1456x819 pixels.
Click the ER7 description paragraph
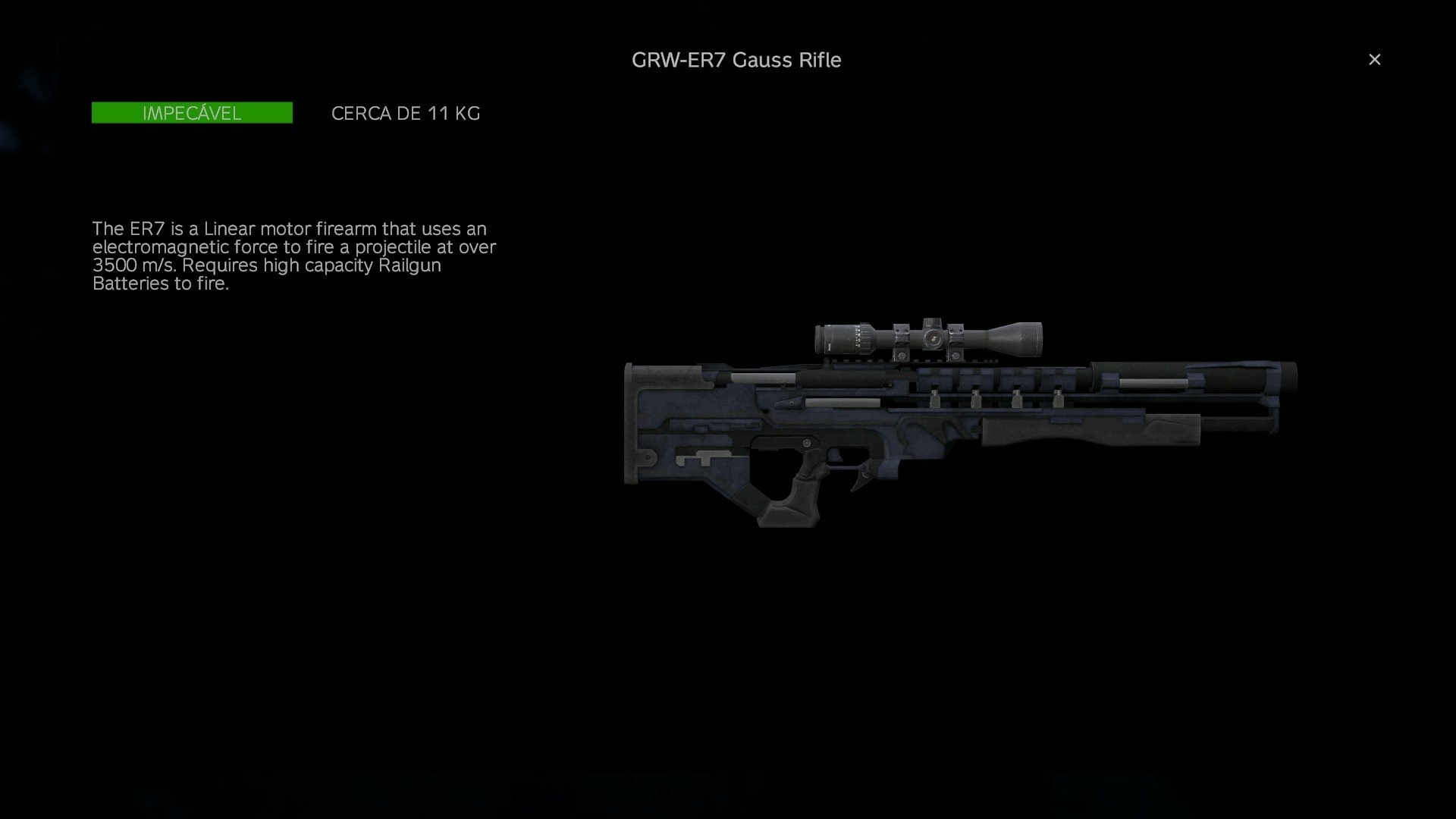click(294, 256)
